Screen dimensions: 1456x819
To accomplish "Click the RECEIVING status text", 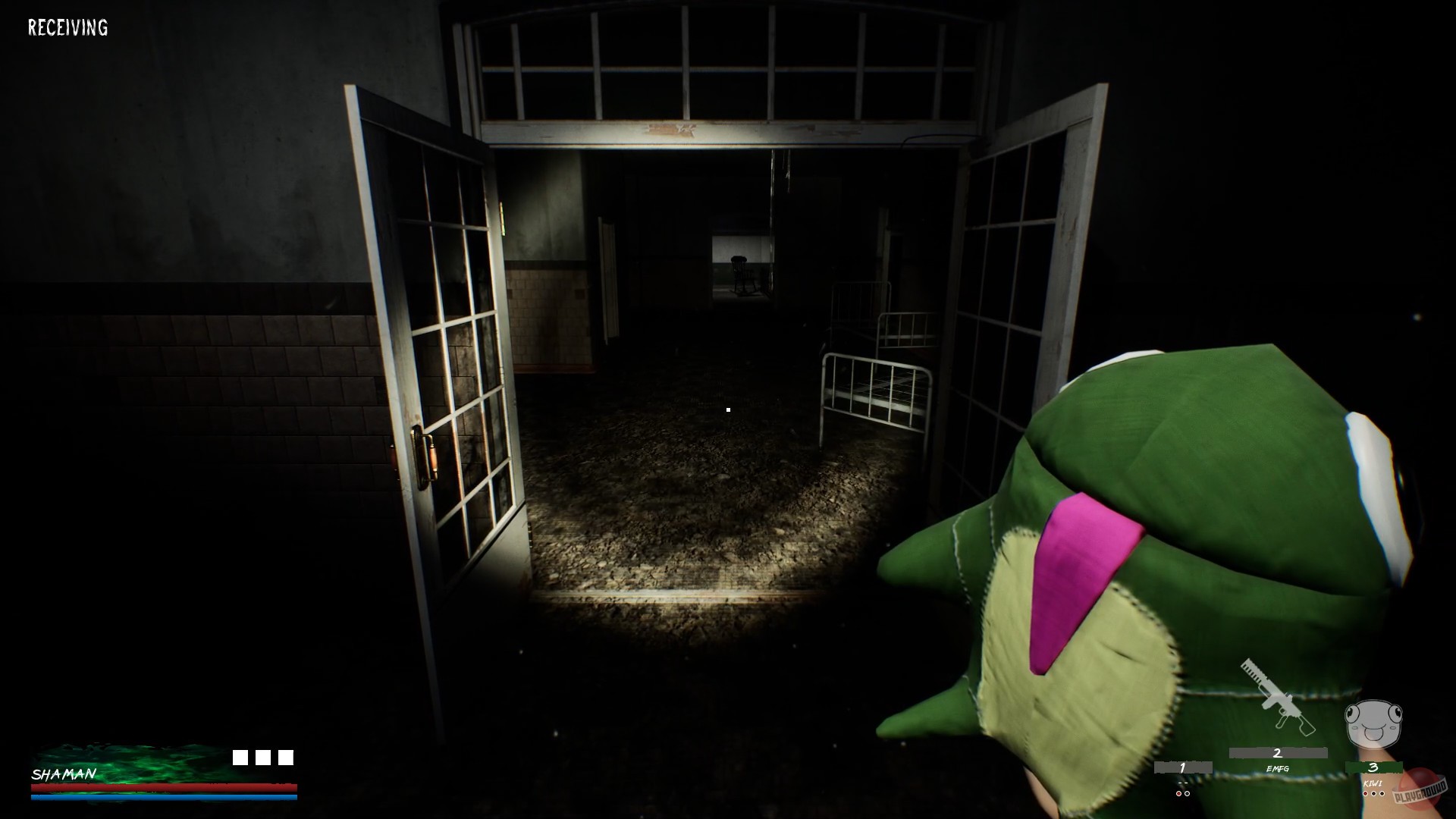I will [x=67, y=28].
